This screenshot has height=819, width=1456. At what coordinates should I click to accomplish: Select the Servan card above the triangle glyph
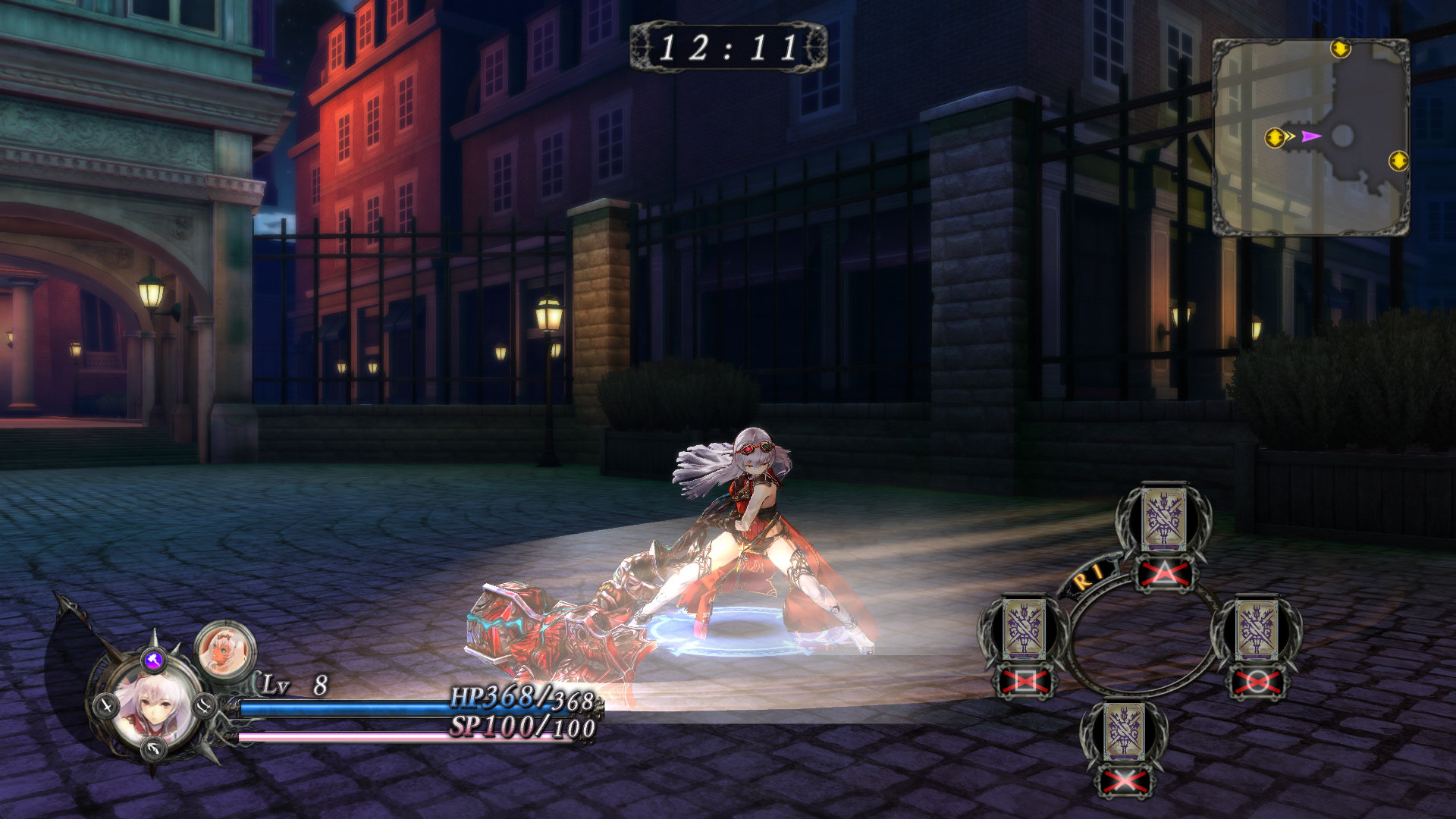click(1163, 519)
